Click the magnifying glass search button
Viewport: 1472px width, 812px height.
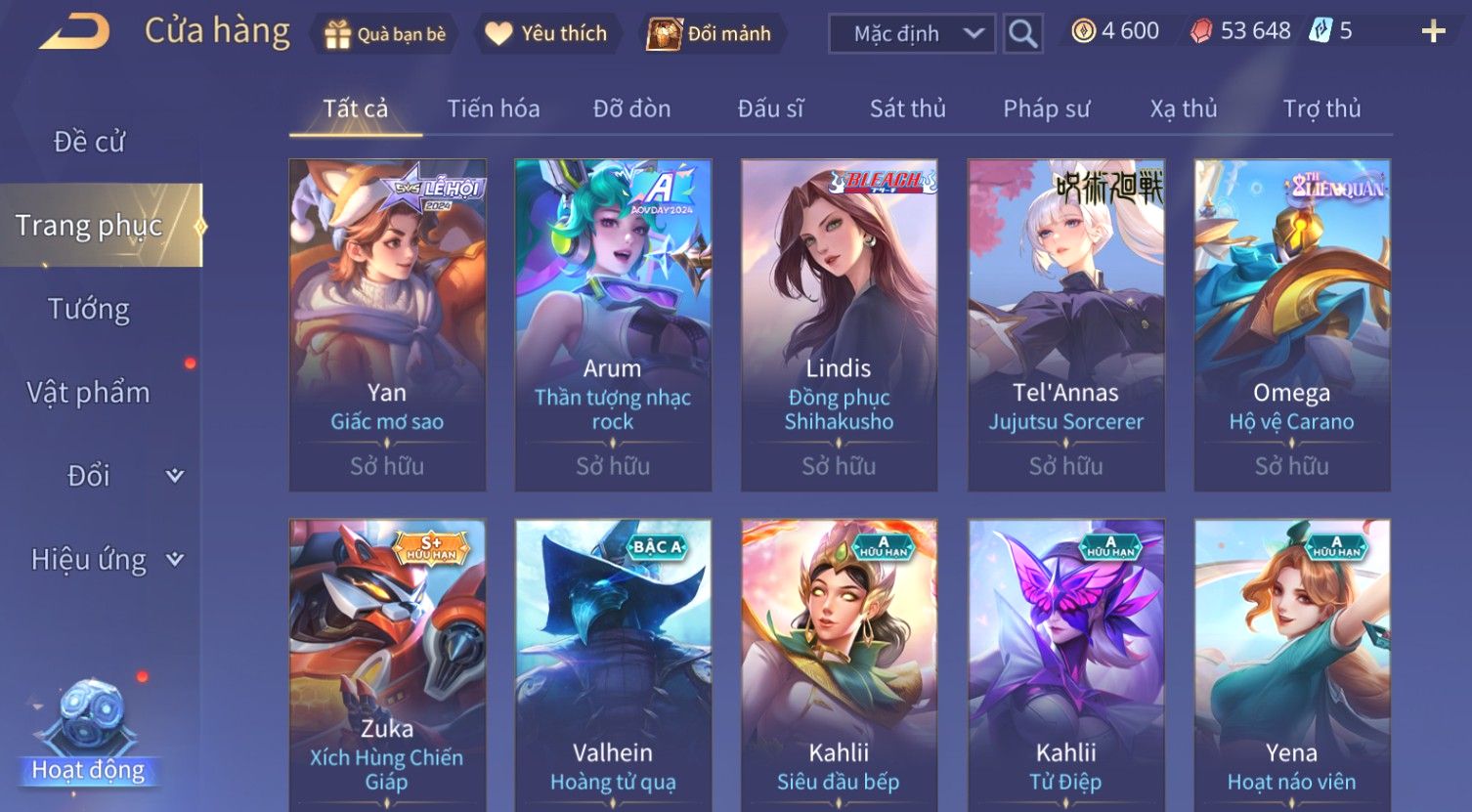tap(1022, 34)
